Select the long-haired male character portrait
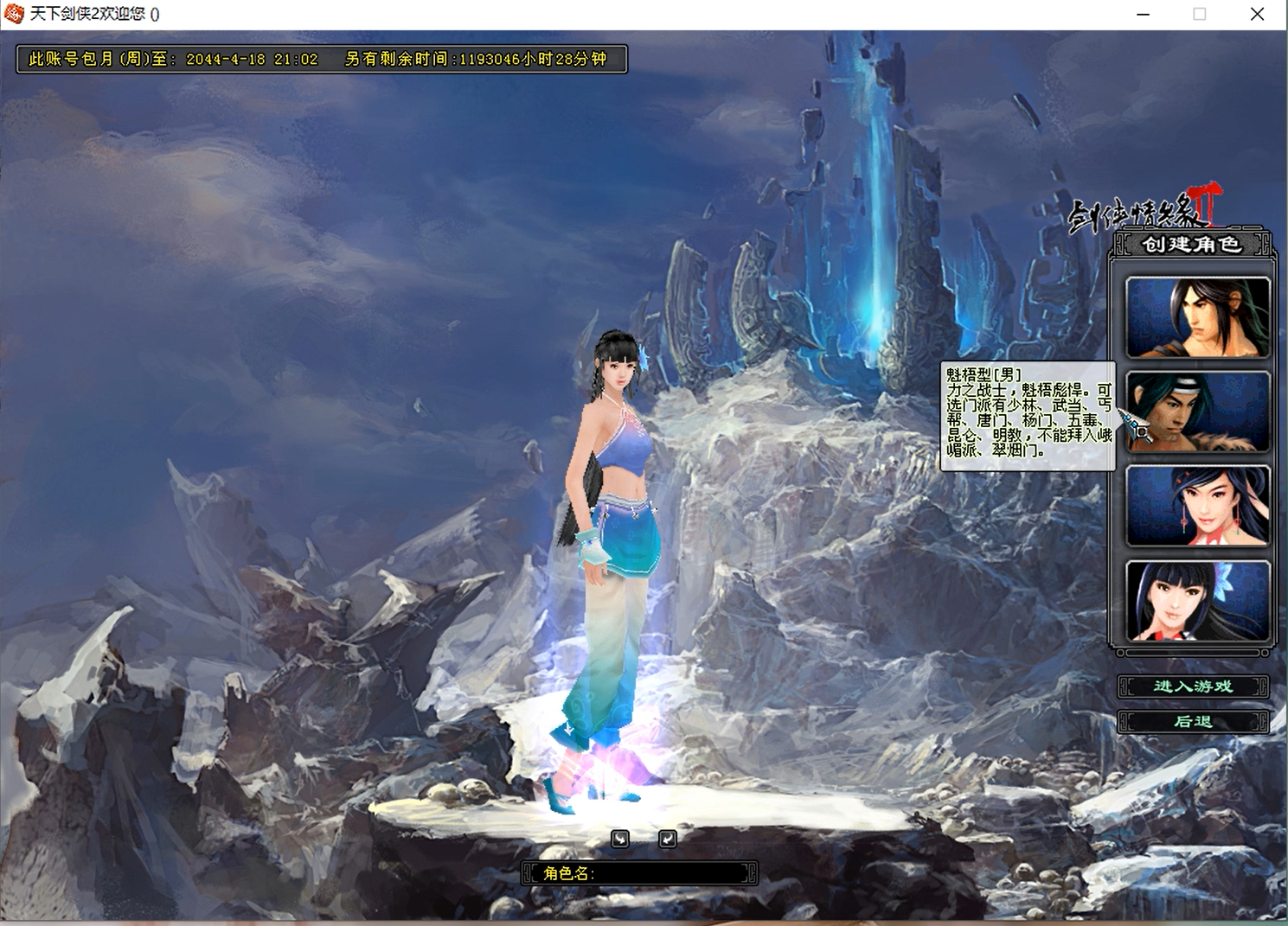The image size is (1288, 926). click(x=1197, y=317)
